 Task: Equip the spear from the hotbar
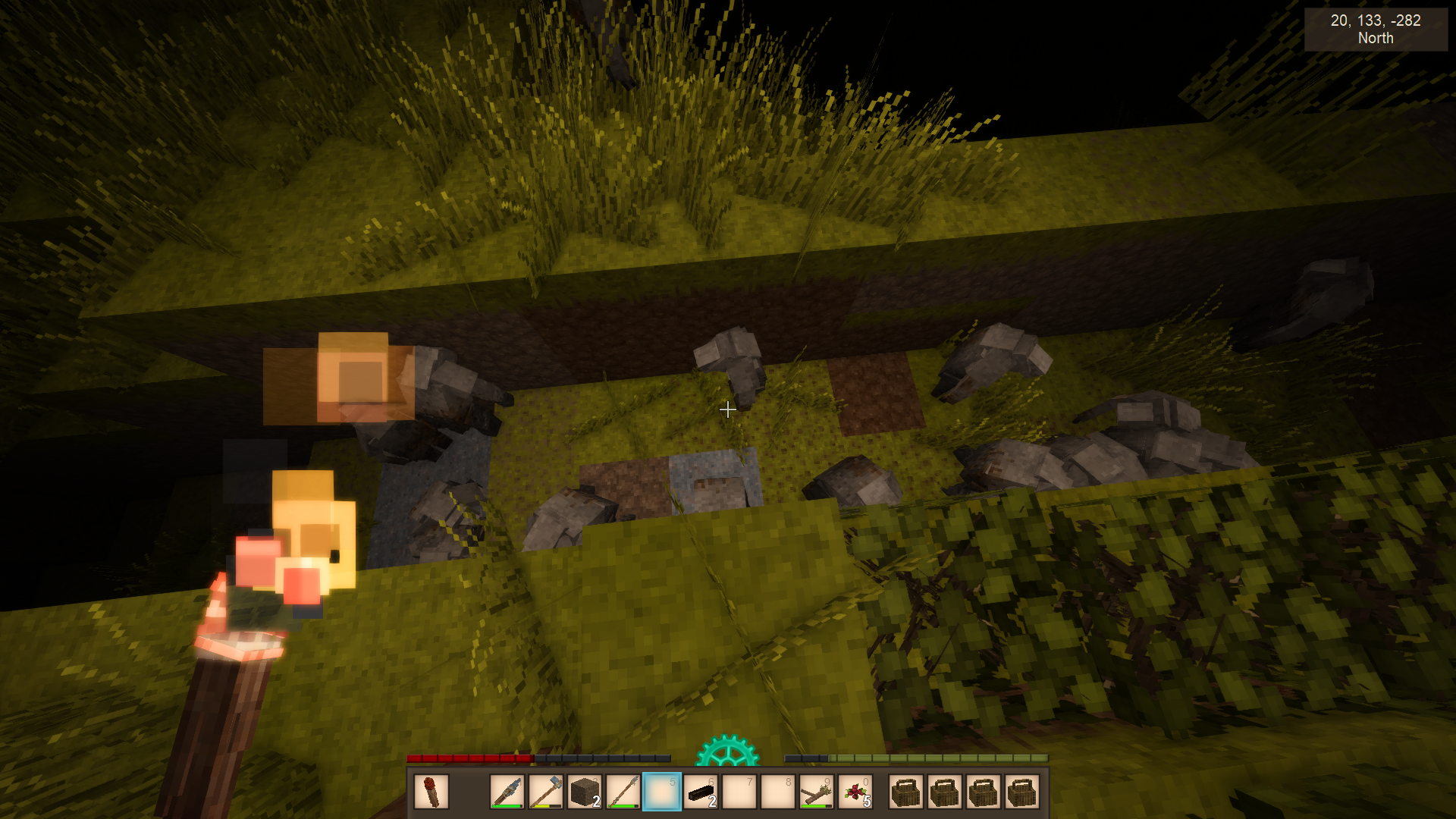click(x=623, y=792)
